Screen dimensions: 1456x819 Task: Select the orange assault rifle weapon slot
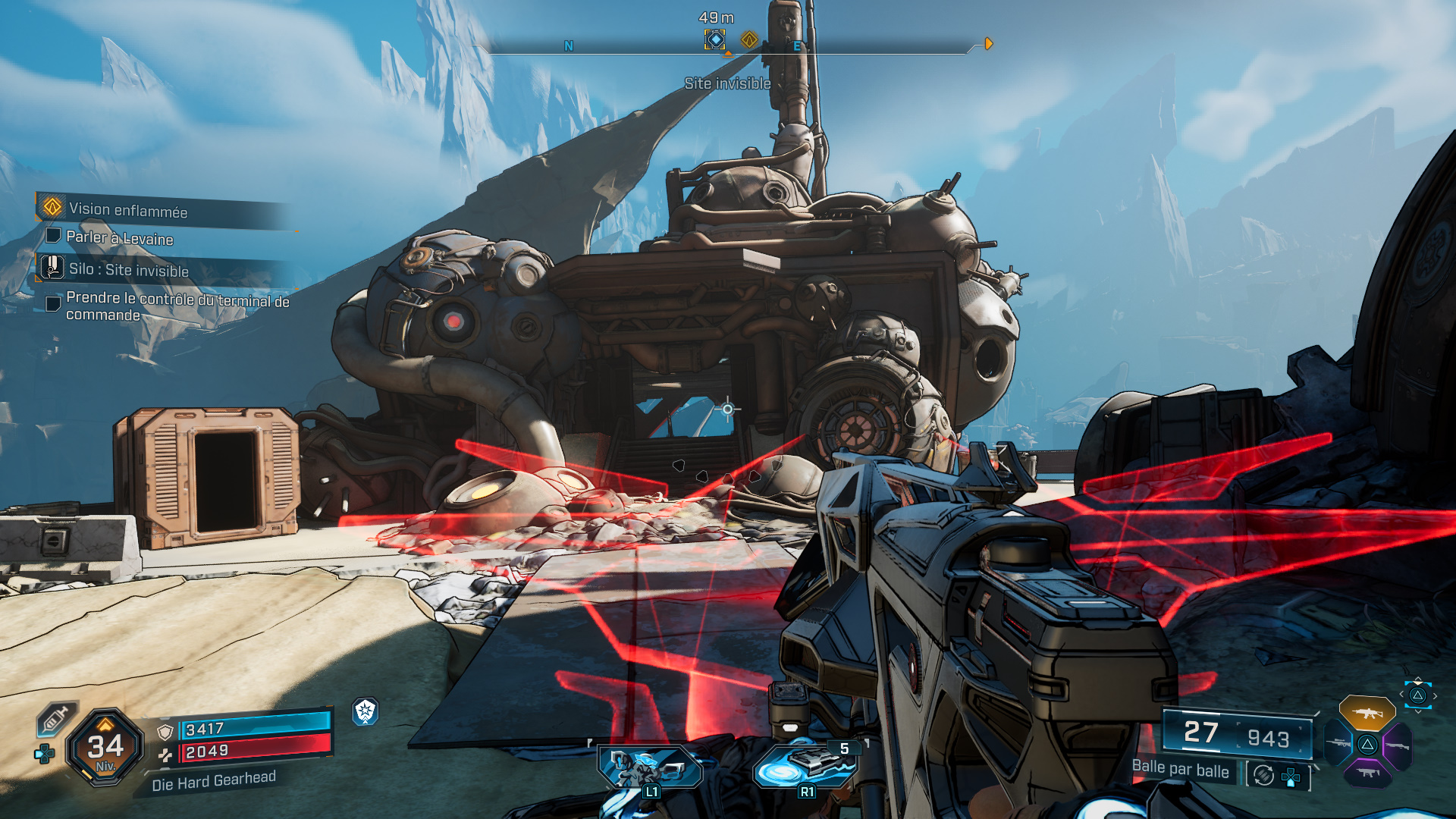tap(1367, 713)
